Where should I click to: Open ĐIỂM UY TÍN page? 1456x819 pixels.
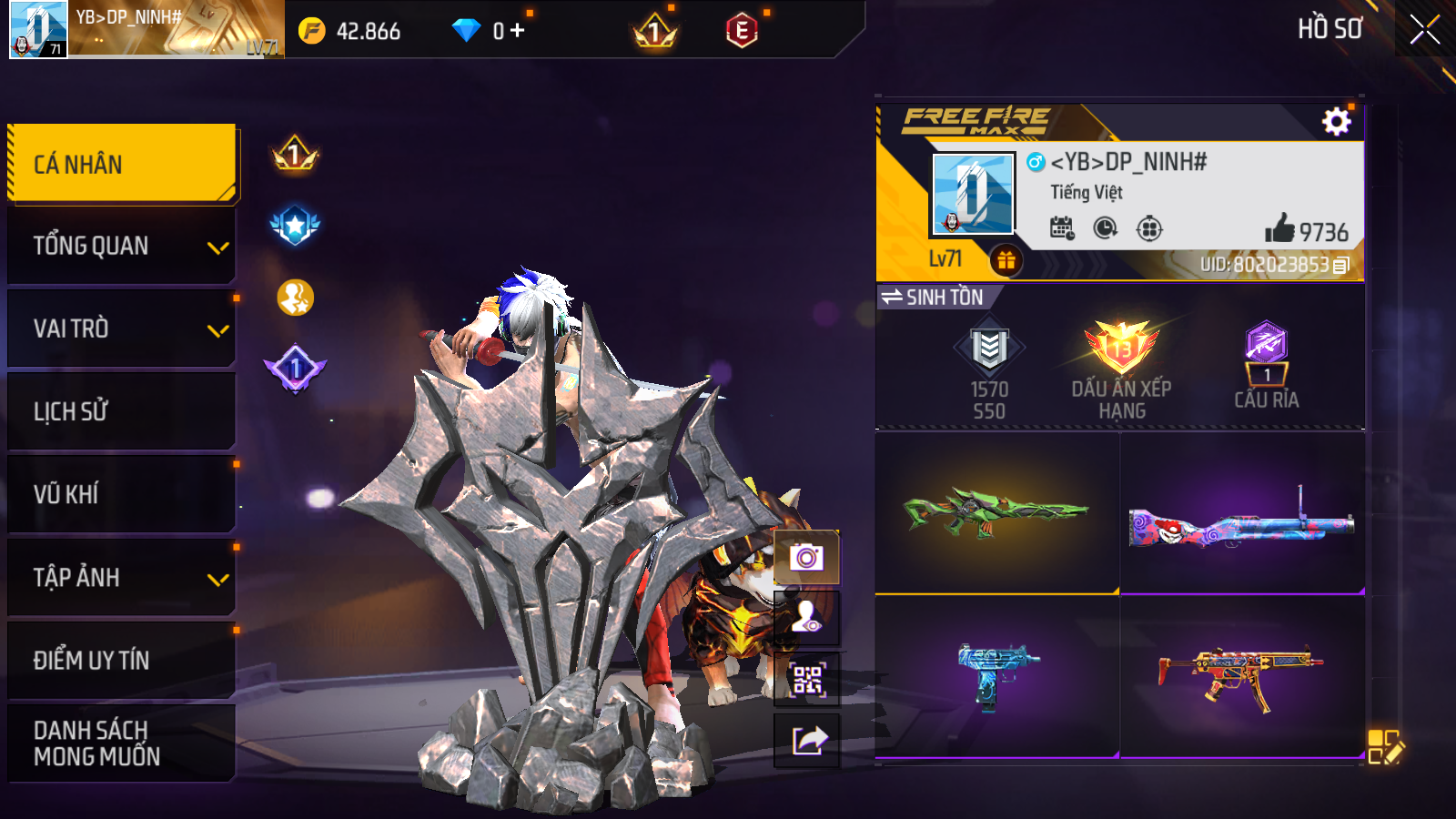(x=122, y=660)
